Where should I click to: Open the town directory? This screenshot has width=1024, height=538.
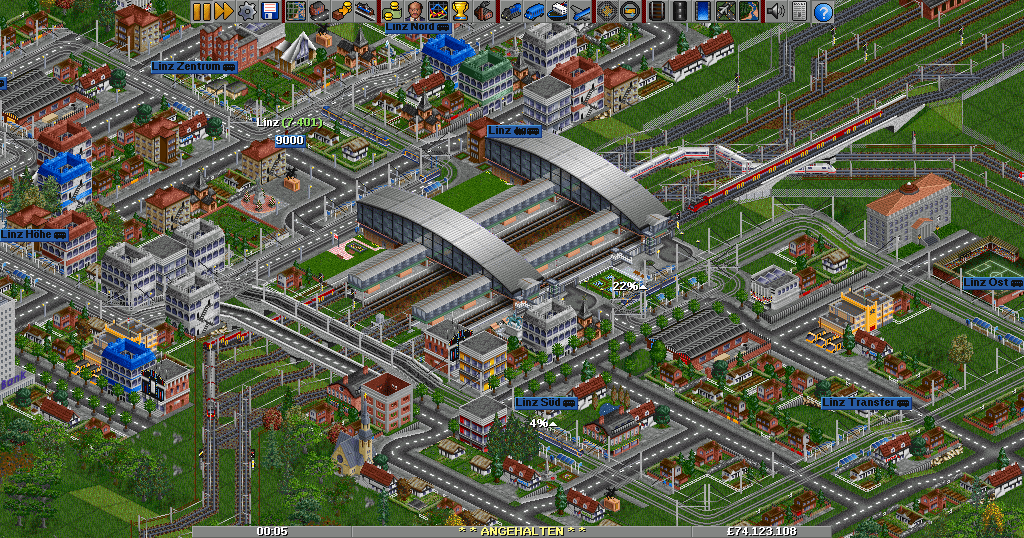tap(318, 11)
